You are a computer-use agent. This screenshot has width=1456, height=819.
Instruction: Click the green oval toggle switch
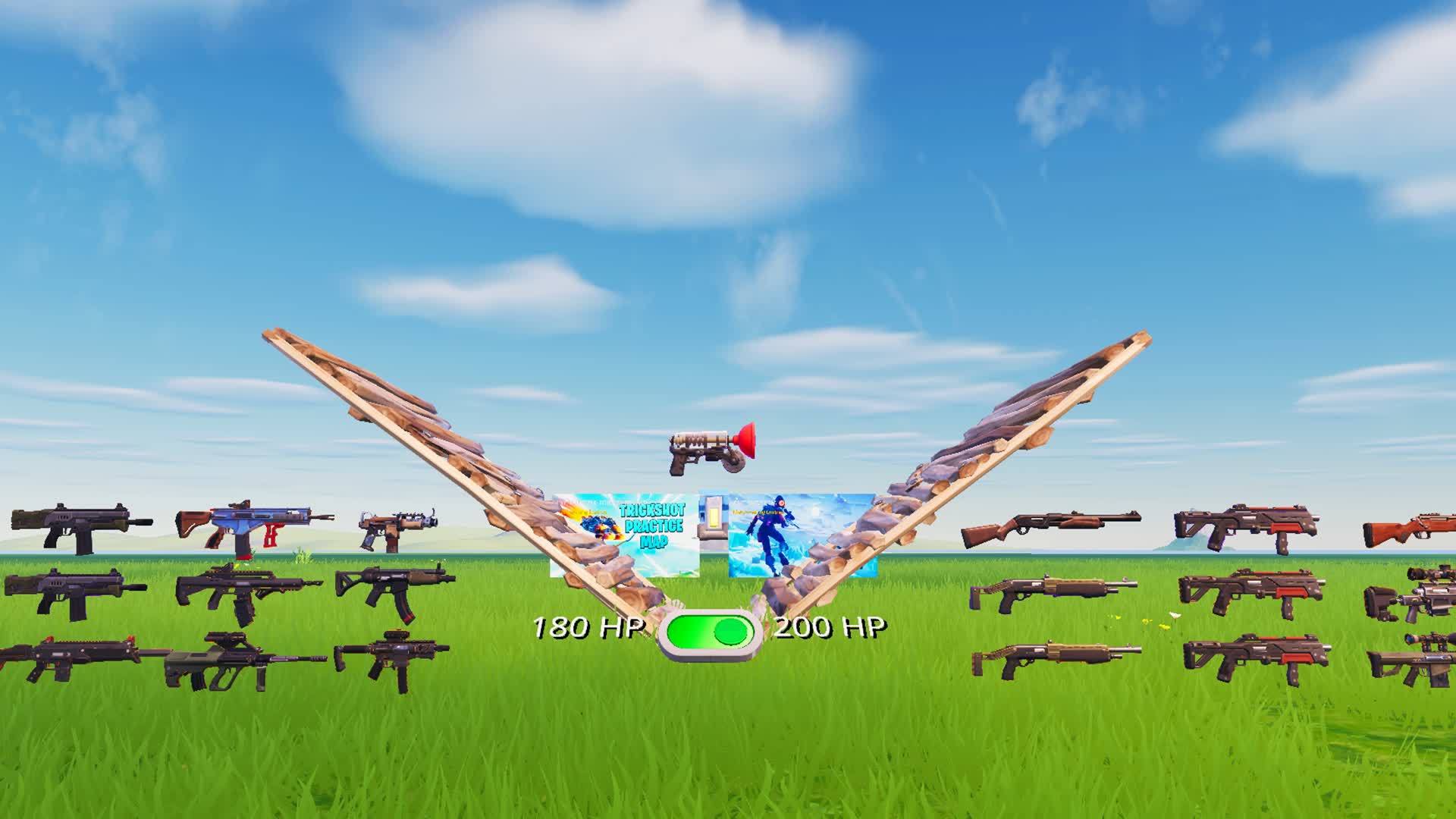tap(709, 629)
